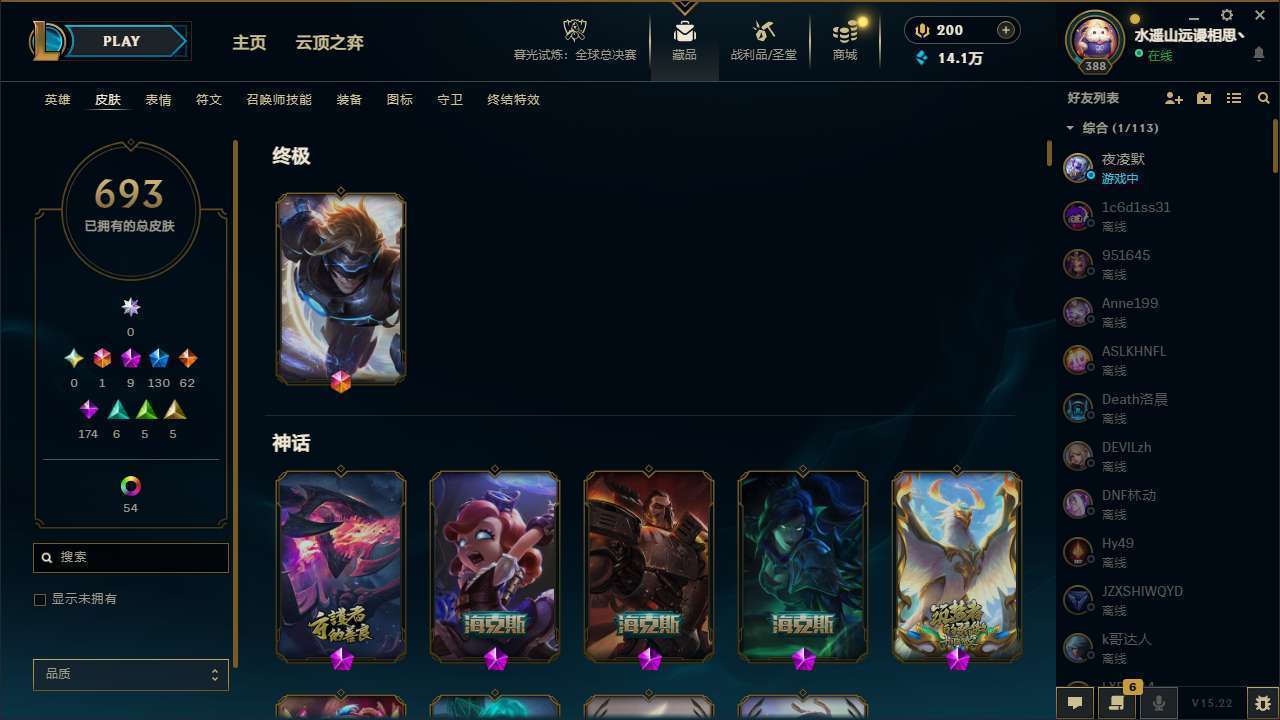
Task: Open the 品质 quality dropdown
Action: 130,674
